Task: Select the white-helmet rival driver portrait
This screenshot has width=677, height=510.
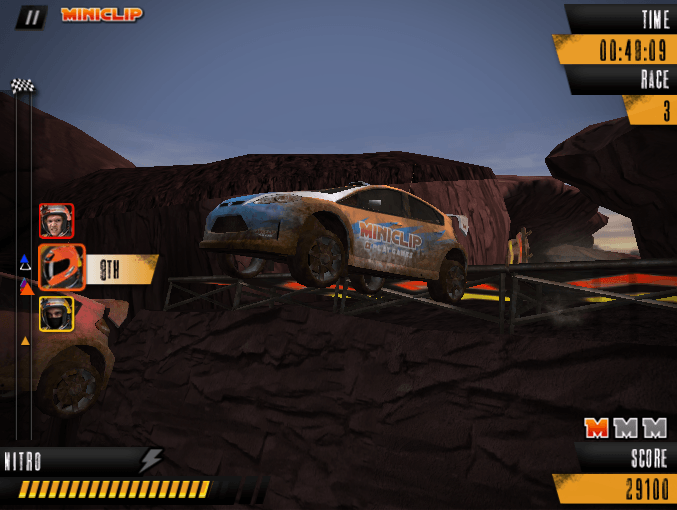Action: coord(56,220)
